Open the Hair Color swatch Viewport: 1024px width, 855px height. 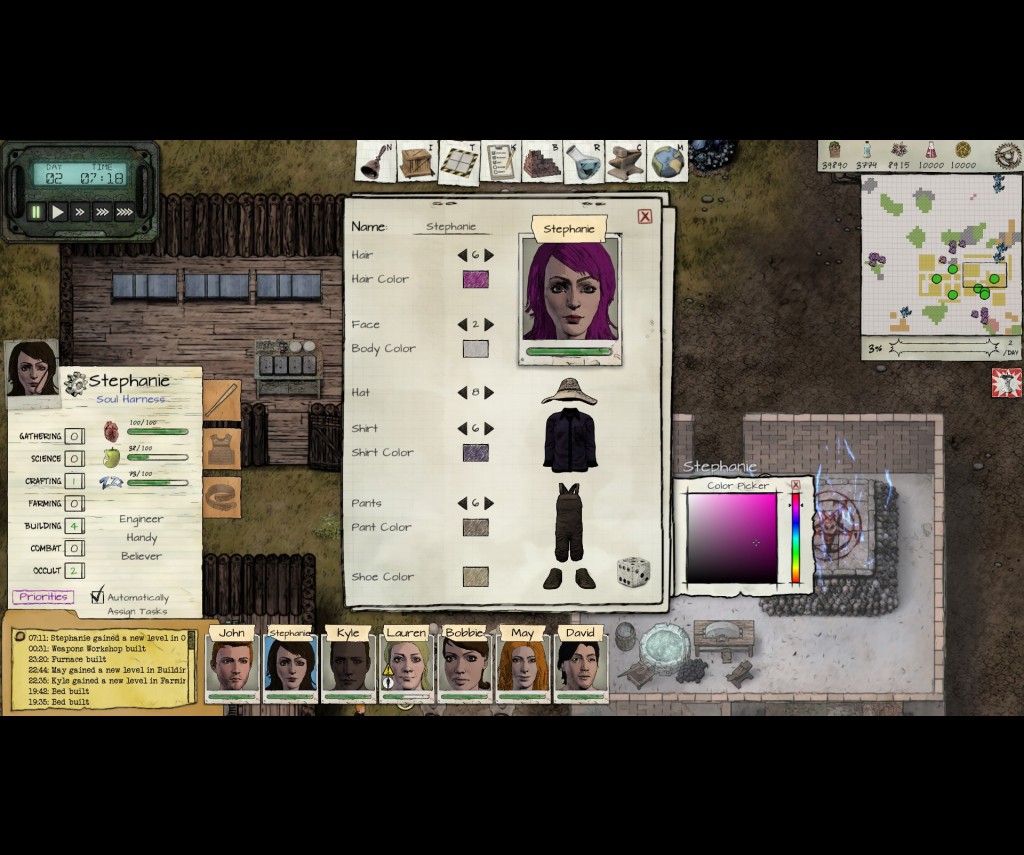[x=475, y=279]
